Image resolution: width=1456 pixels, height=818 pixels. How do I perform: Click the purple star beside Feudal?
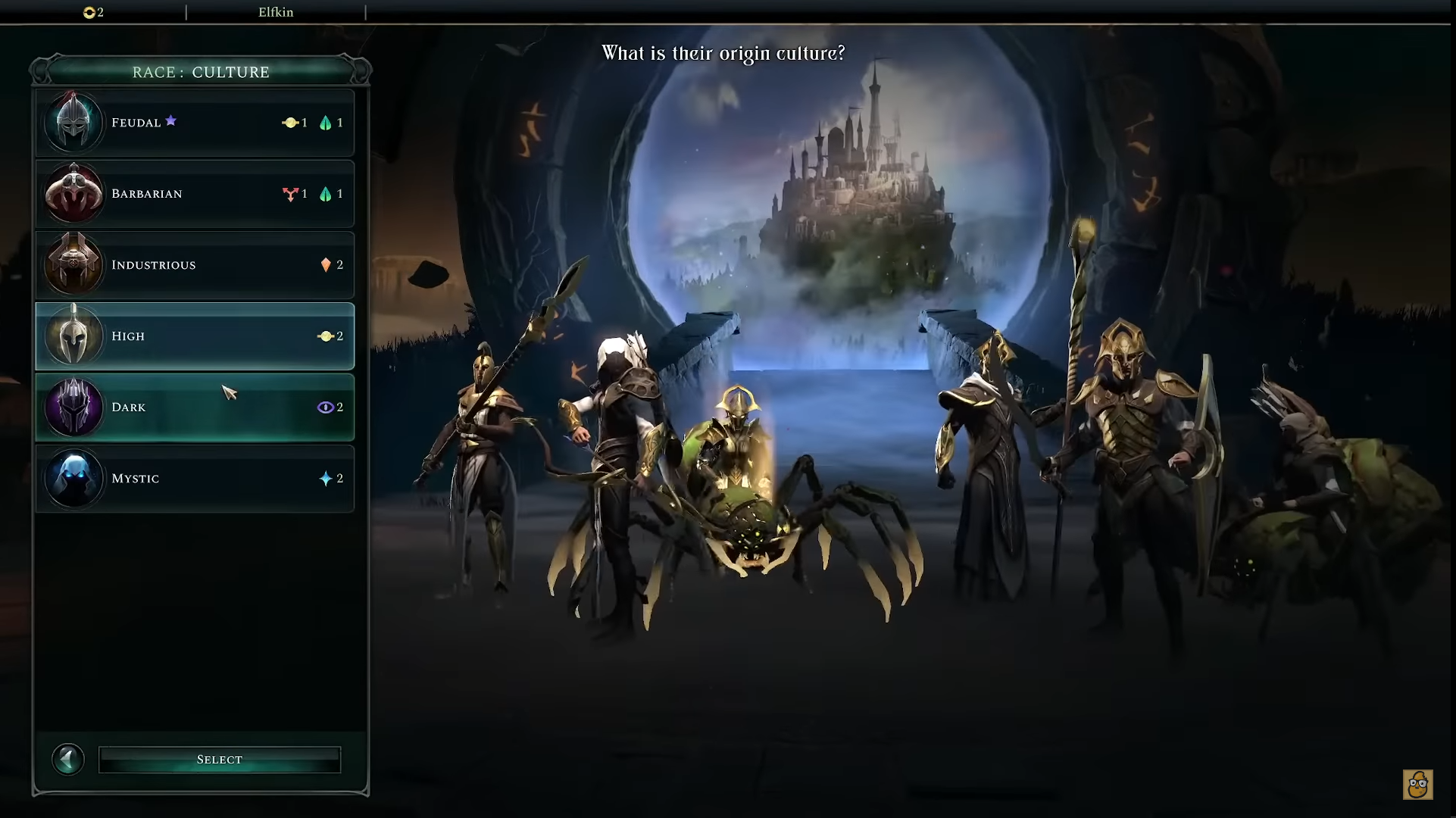[171, 120]
